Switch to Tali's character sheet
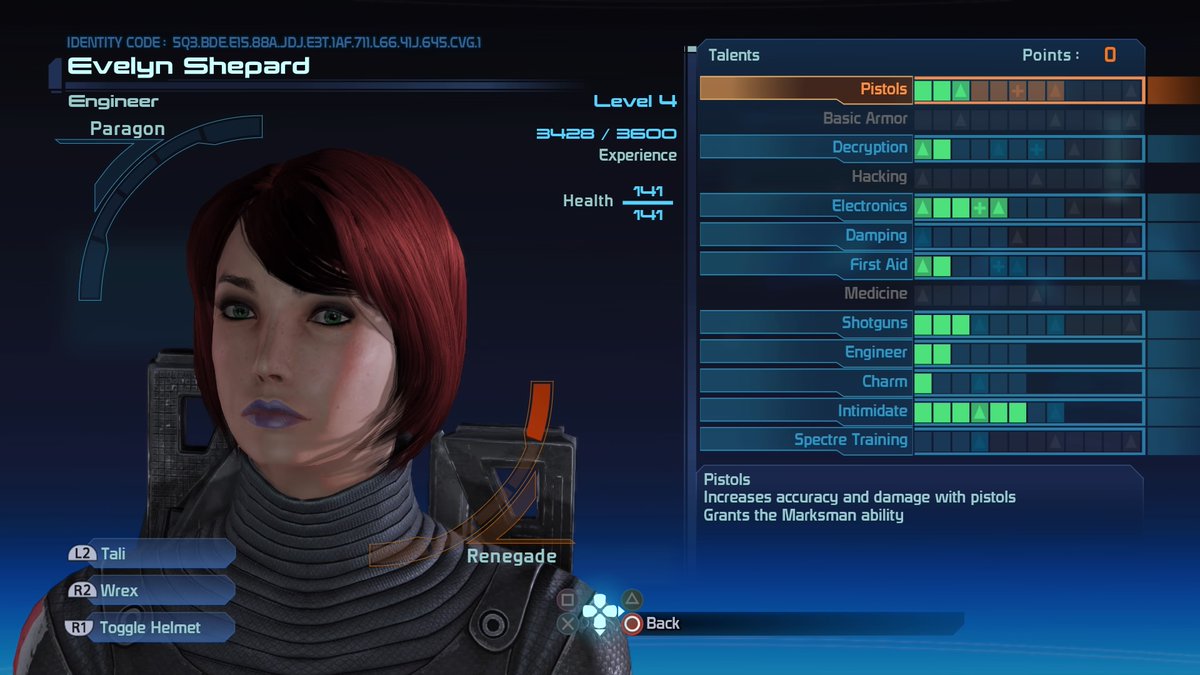 point(150,553)
